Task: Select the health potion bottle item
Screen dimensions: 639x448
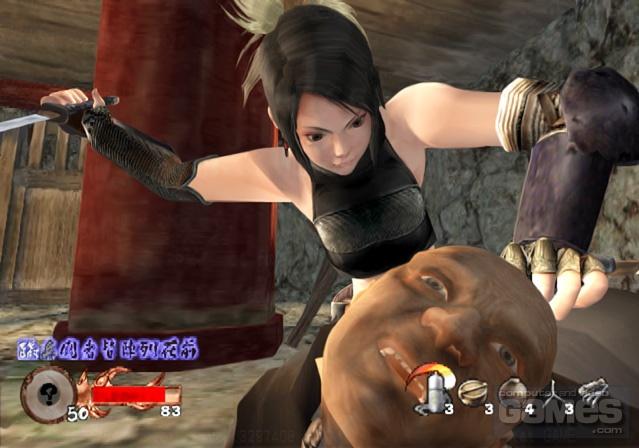Action: [437, 391]
